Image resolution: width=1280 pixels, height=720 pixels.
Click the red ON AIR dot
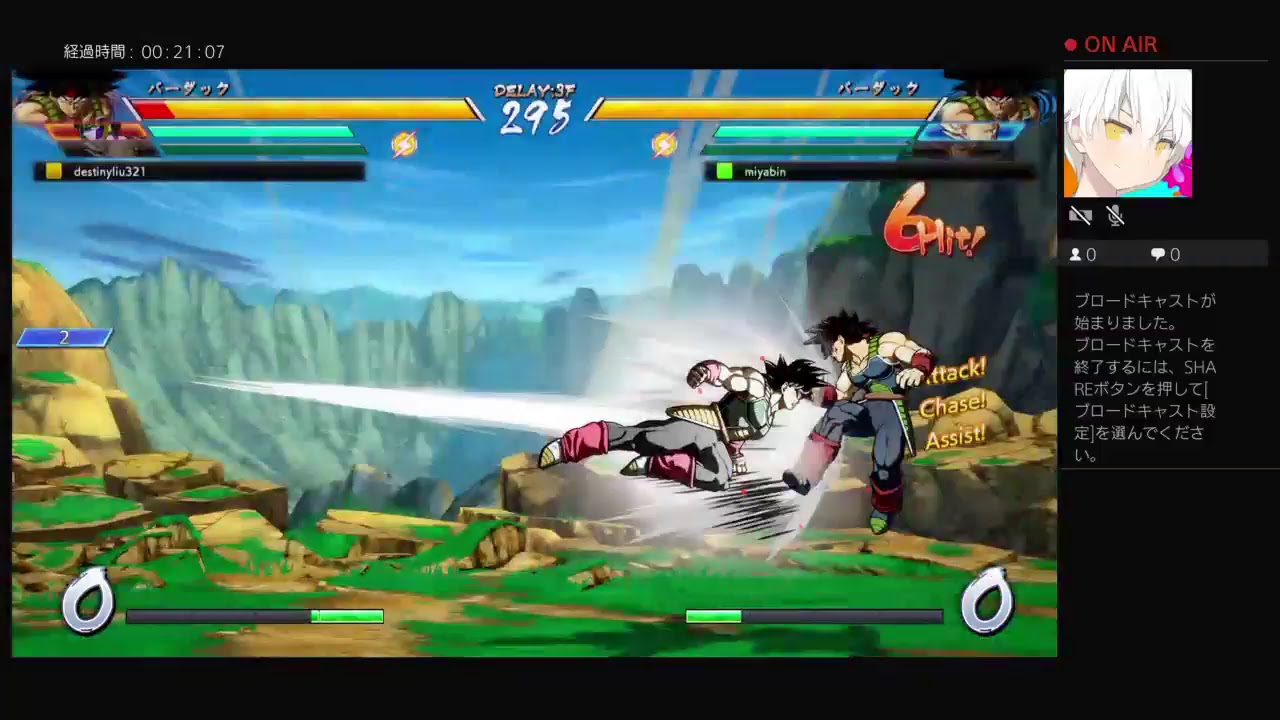point(1069,44)
